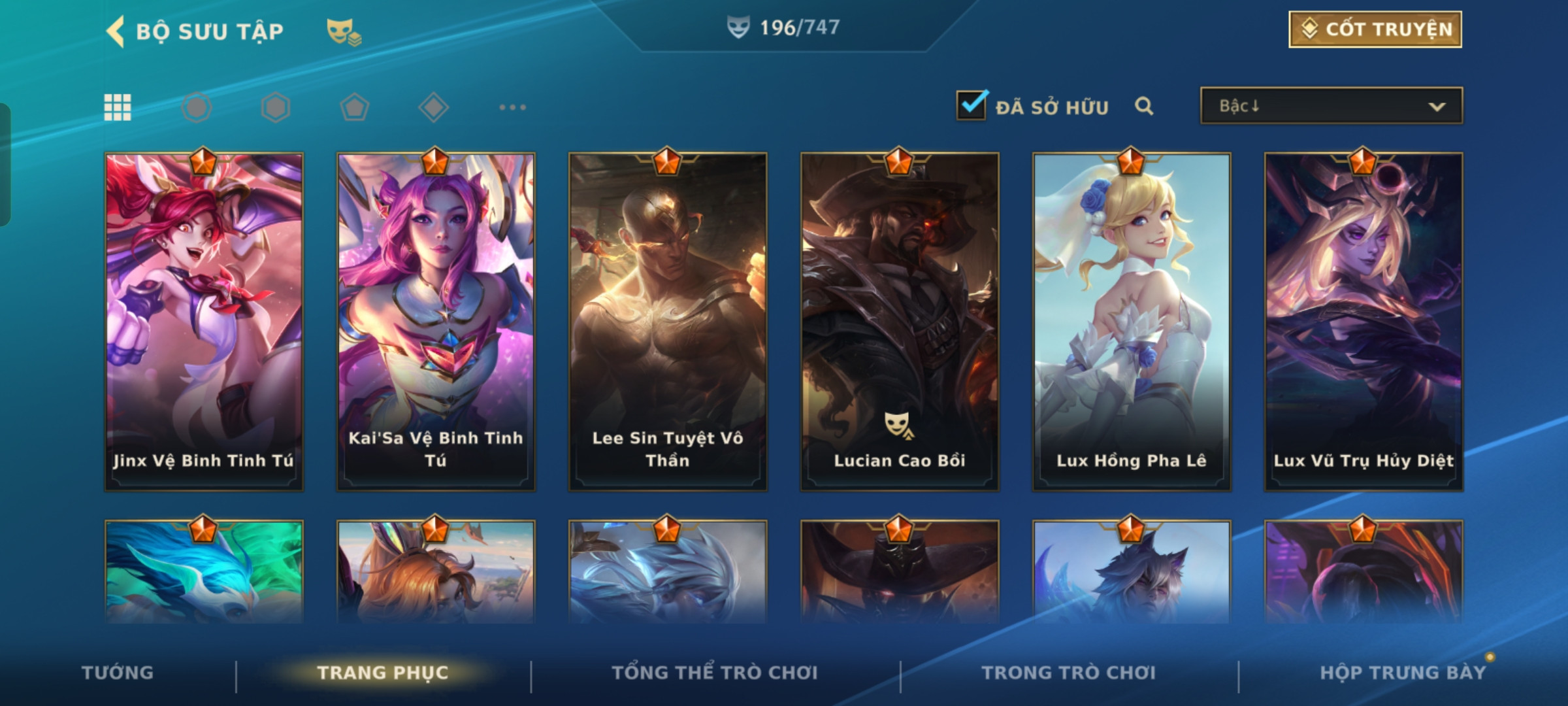Open the Hộp Trưng Bày tab
The height and width of the screenshot is (706, 1568).
[1402, 673]
